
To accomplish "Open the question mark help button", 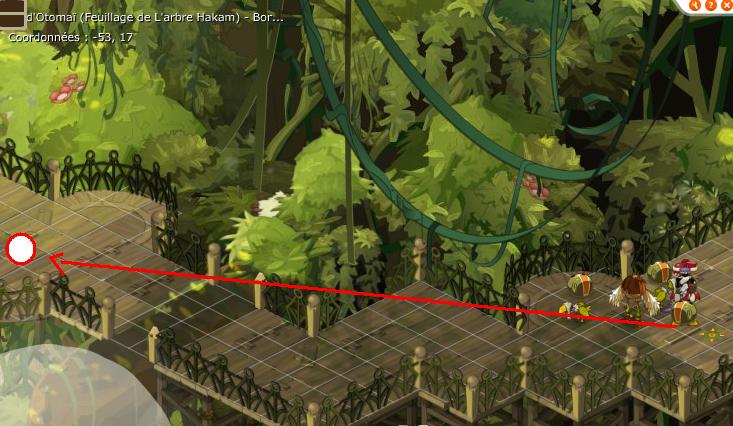I will (x=710, y=4).
